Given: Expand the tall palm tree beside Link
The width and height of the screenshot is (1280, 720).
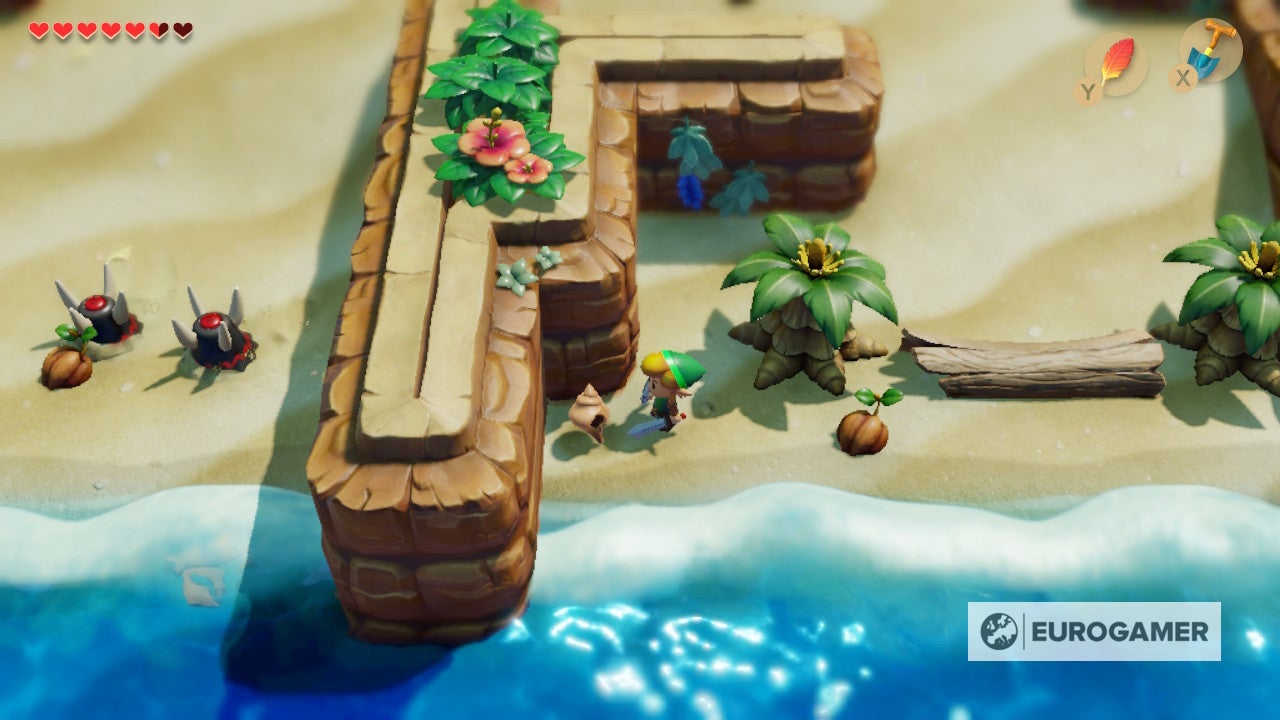Looking at the screenshot, I should [810, 290].
